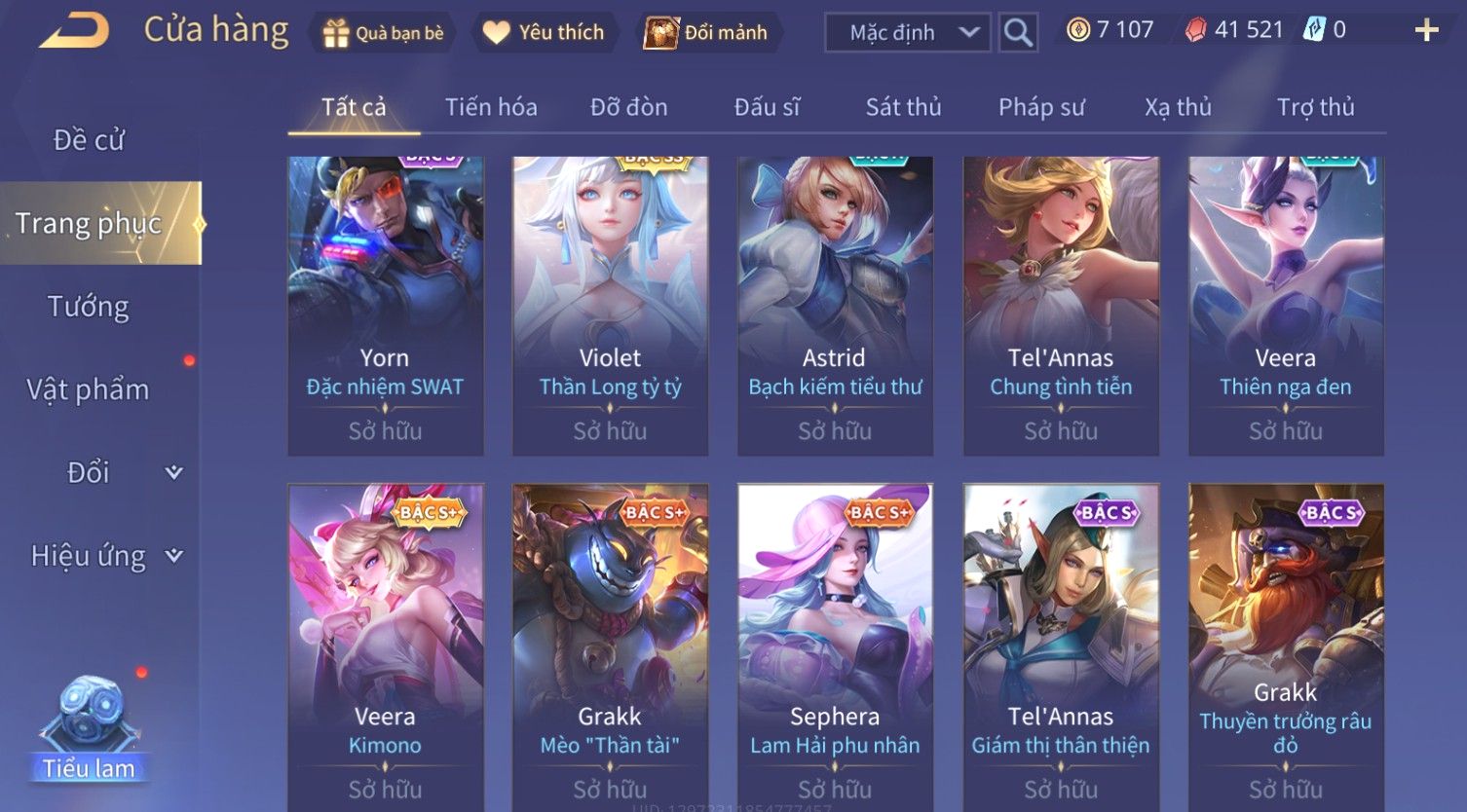Expand the Mặc định sort dropdown
1467x812 pixels.
coord(908,33)
